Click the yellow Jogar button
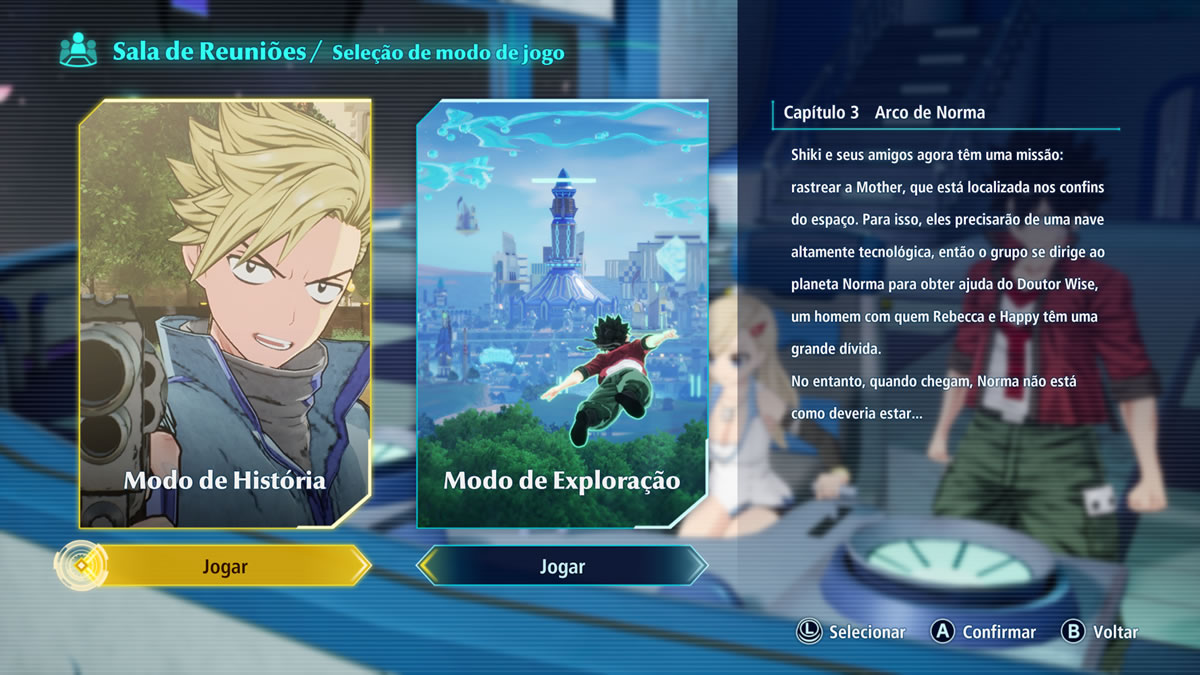Viewport: 1200px width, 675px height. 224,567
